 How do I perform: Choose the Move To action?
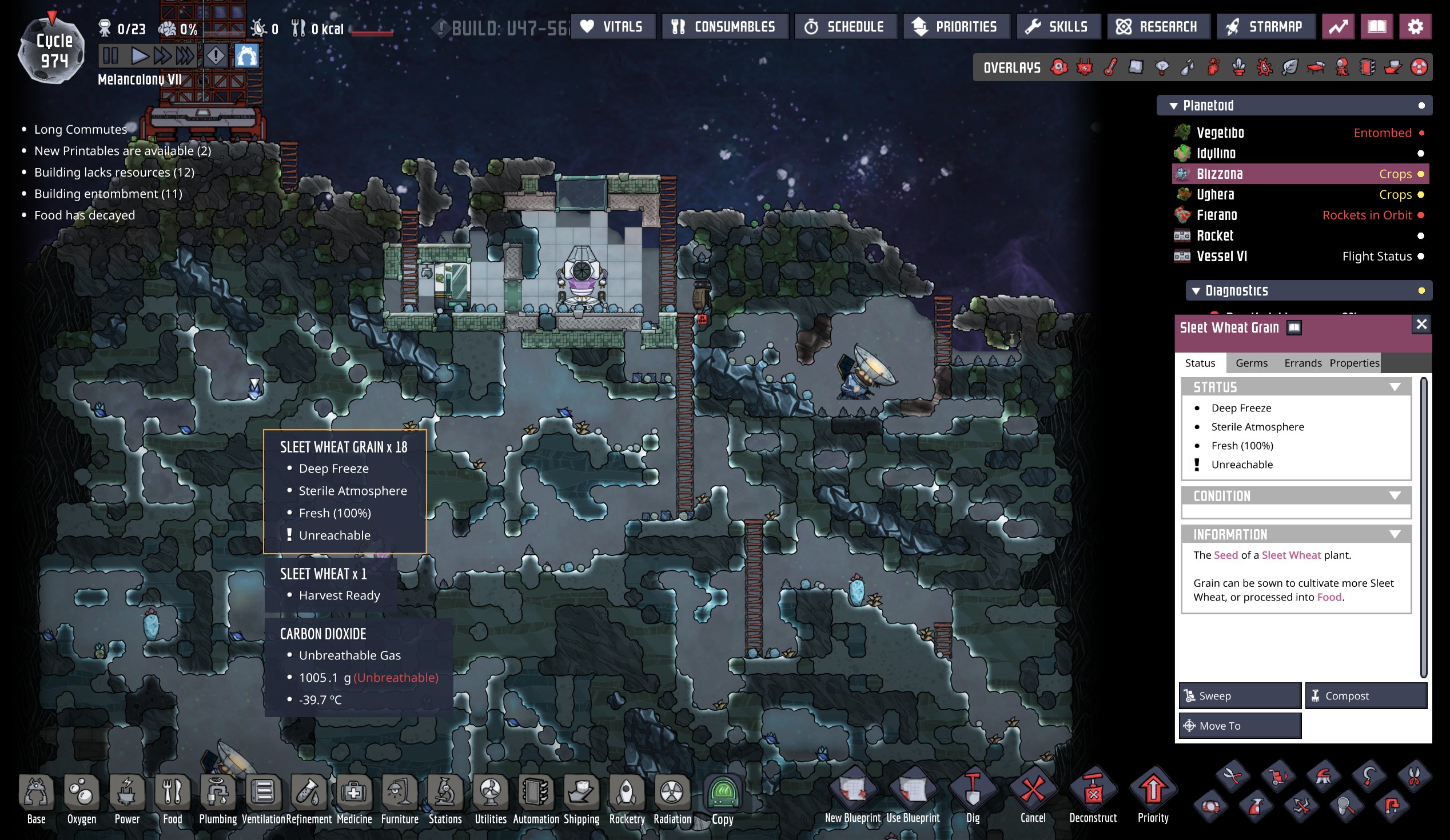[1240, 726]
